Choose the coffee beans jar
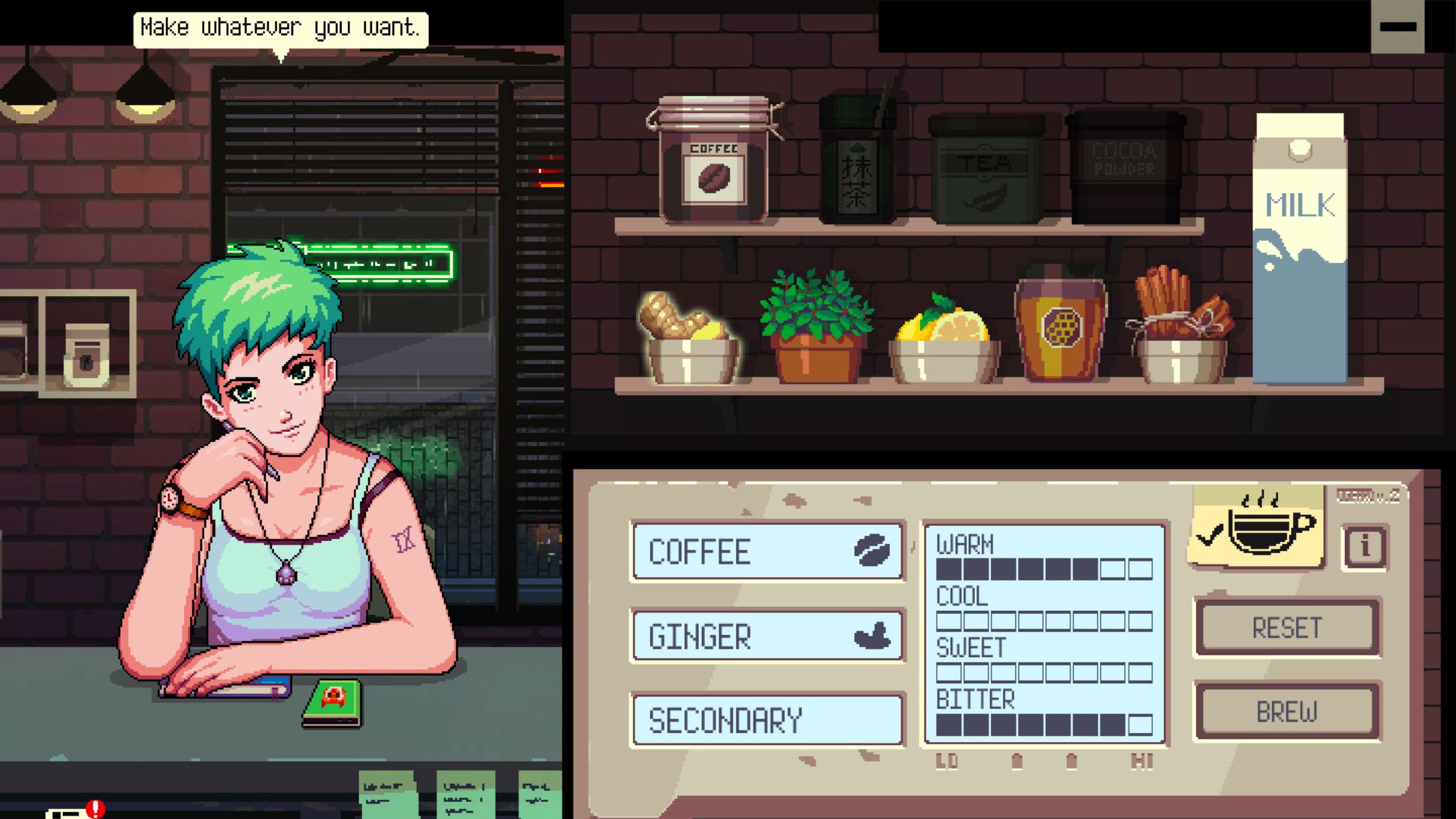The image size is (1456, 819). coord(713,164)
